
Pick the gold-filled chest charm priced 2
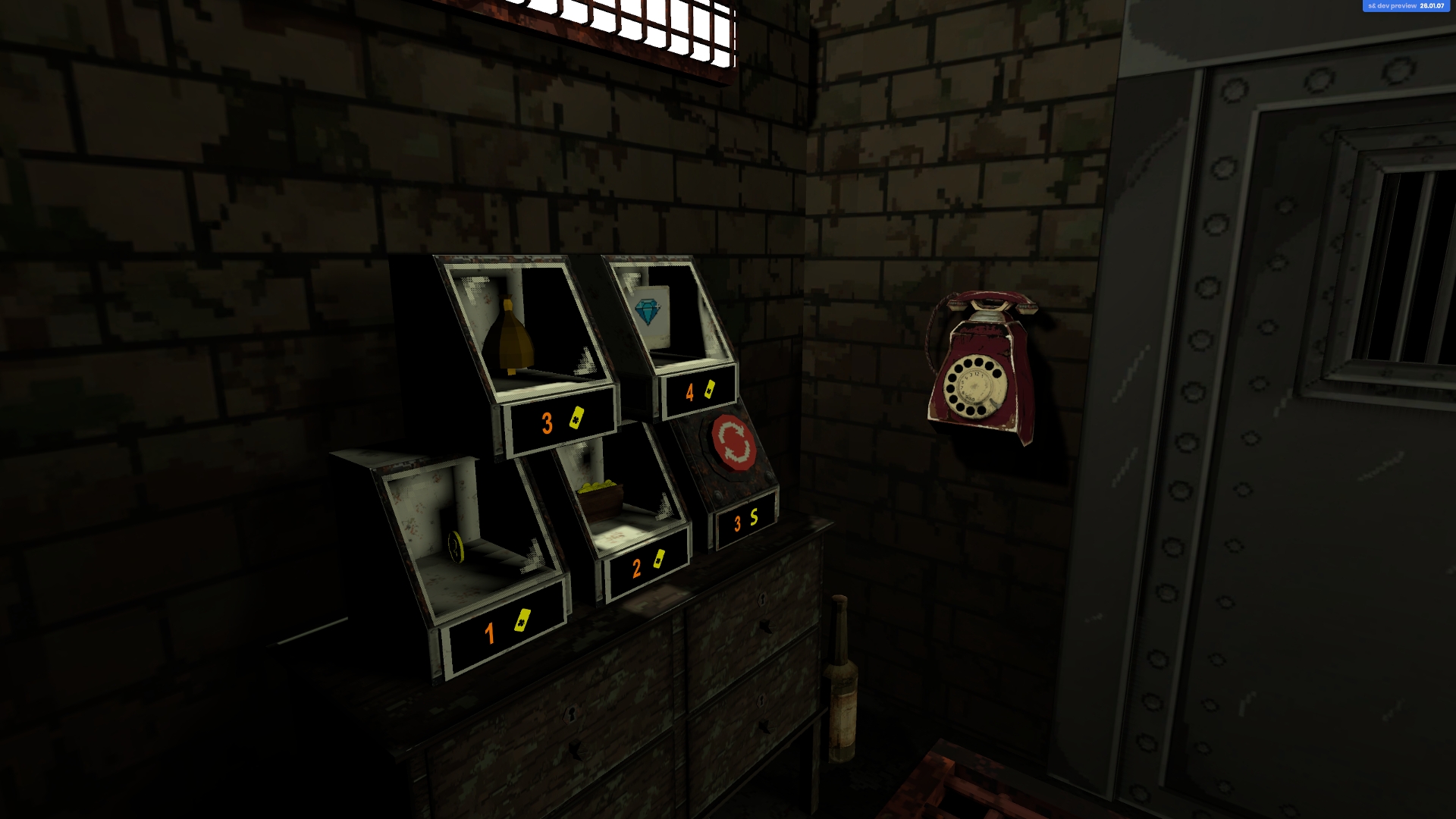click(x=601, y=497)
